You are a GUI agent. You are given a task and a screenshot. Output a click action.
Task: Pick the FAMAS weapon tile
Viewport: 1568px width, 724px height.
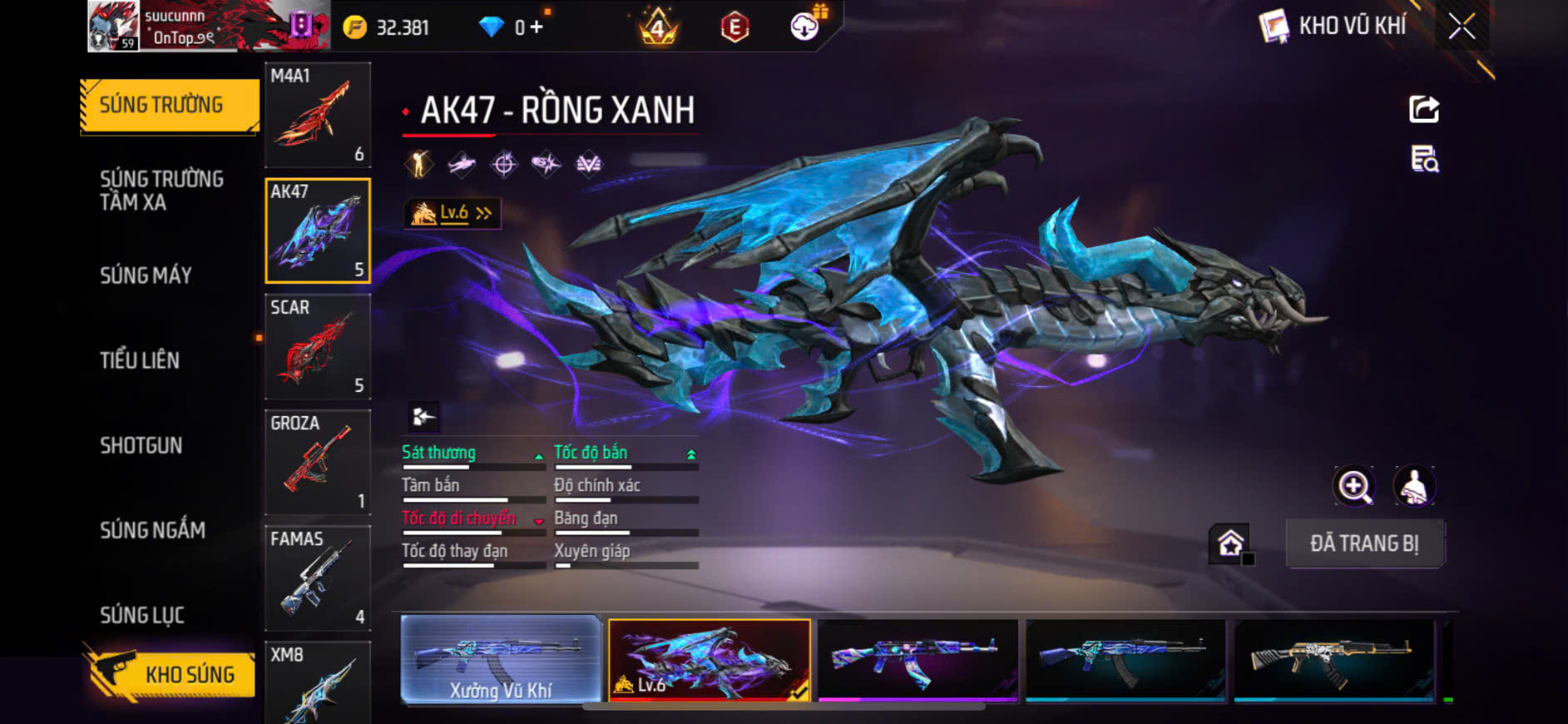[318, 578]
